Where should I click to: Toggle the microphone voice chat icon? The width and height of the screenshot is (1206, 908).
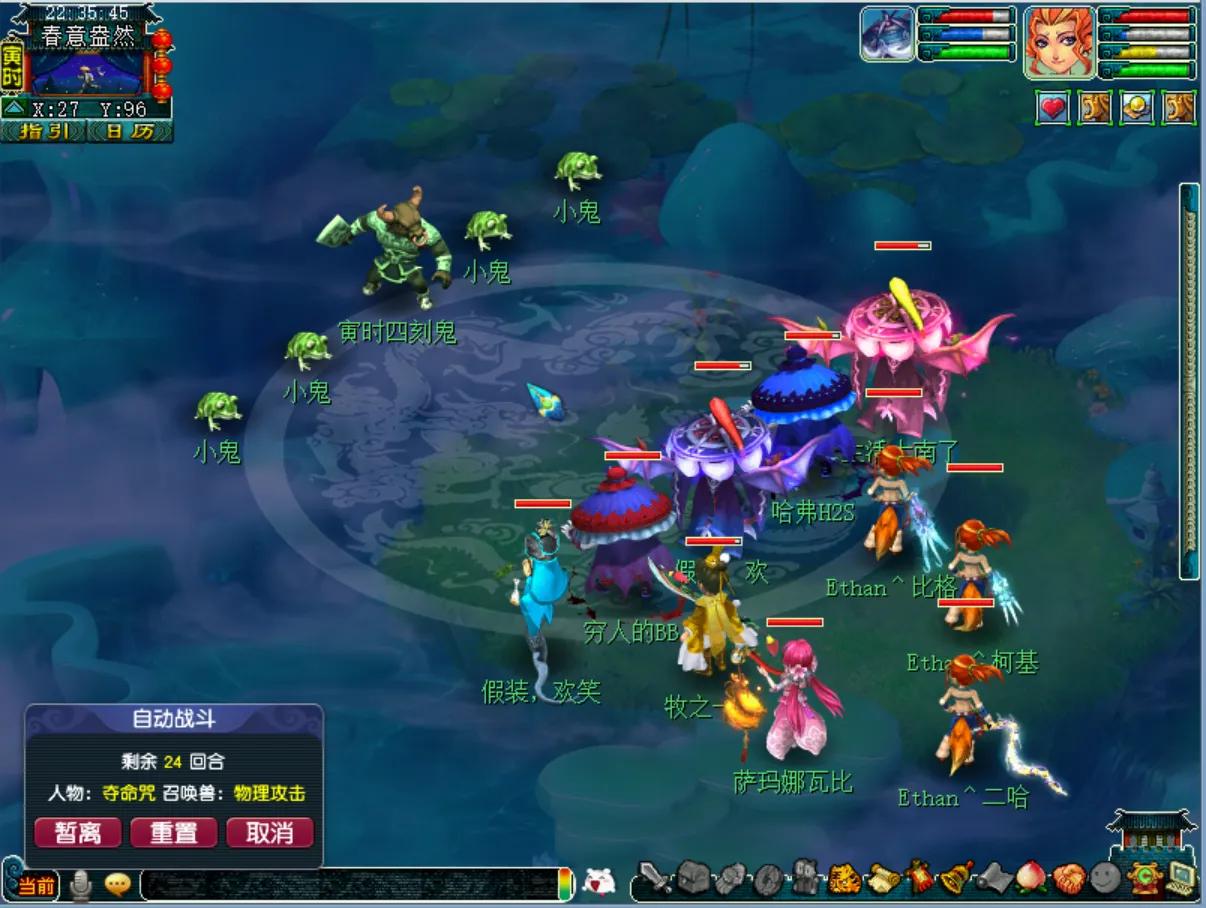tap(80, 885)
